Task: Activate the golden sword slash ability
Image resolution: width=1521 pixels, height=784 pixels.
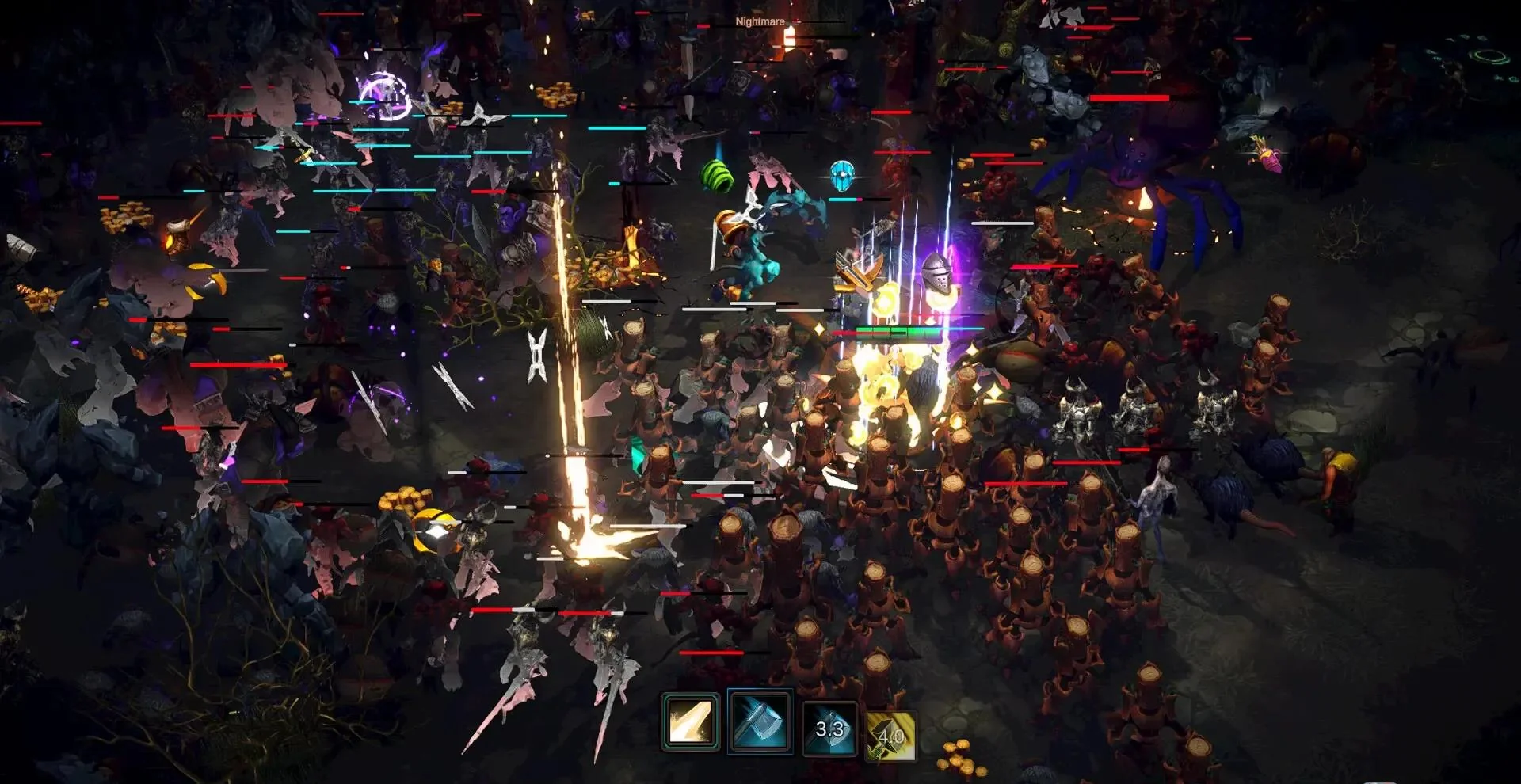Action: tap(690, 721)
